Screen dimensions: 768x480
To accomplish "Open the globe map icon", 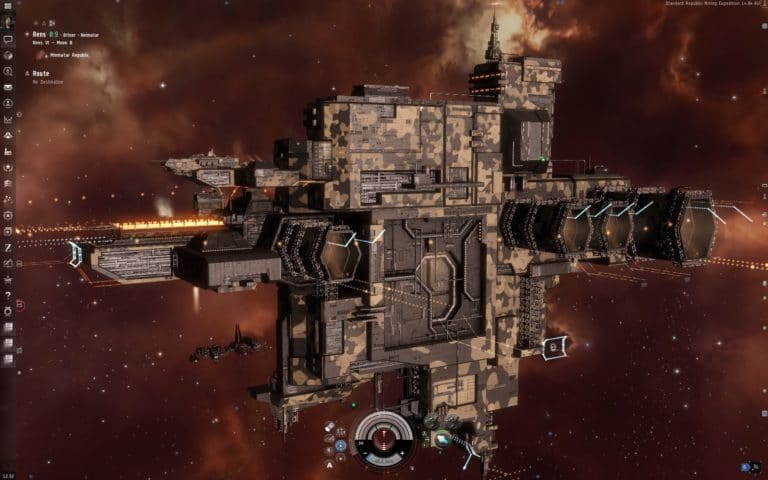I will tap(8, 56).
